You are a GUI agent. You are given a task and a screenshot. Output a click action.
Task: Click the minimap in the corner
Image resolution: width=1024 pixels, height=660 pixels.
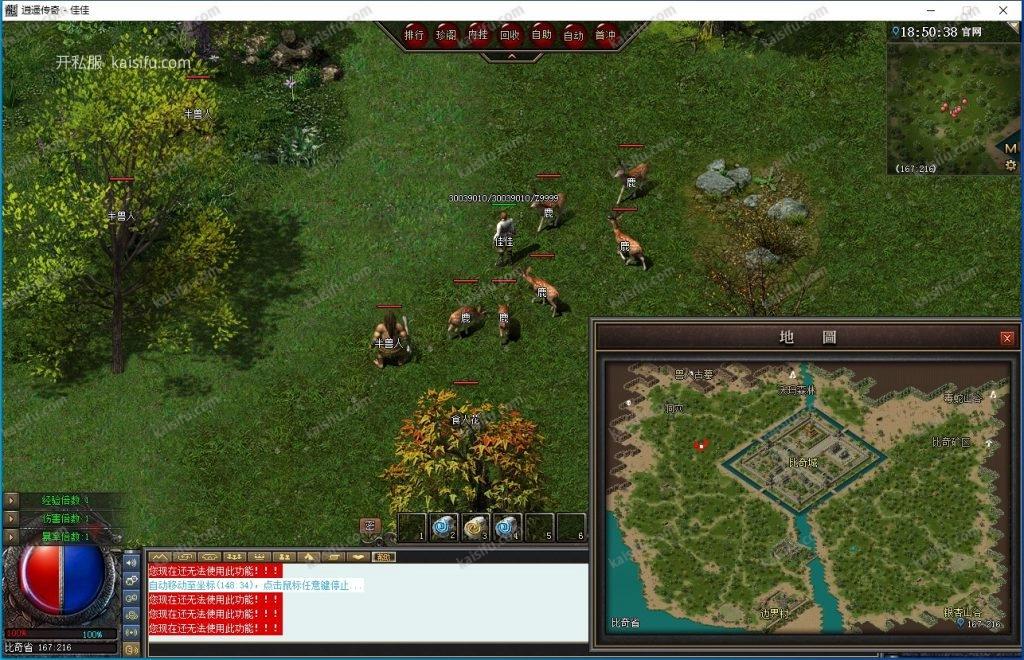point(945,105)
